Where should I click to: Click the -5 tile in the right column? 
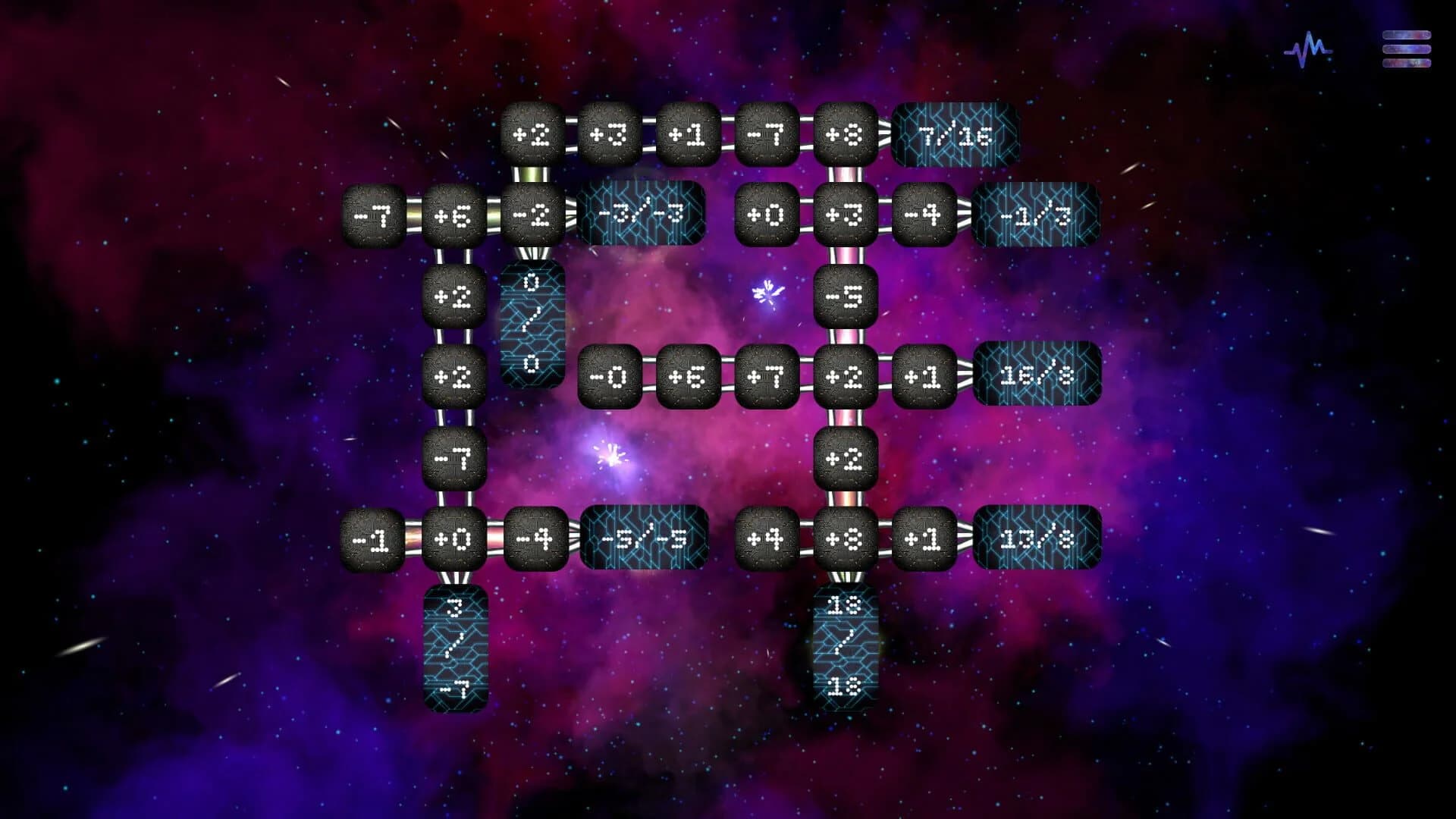click(x=844, y=296)
